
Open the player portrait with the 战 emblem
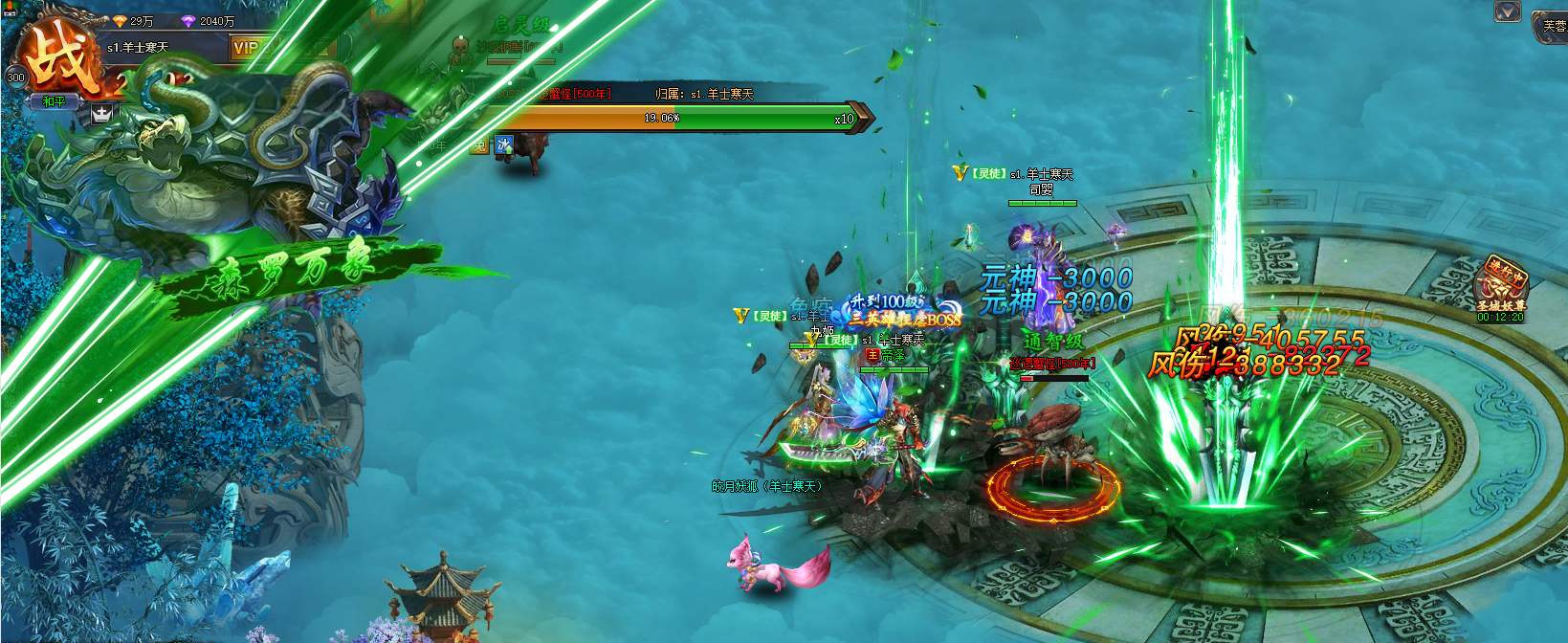coord(63,59)
